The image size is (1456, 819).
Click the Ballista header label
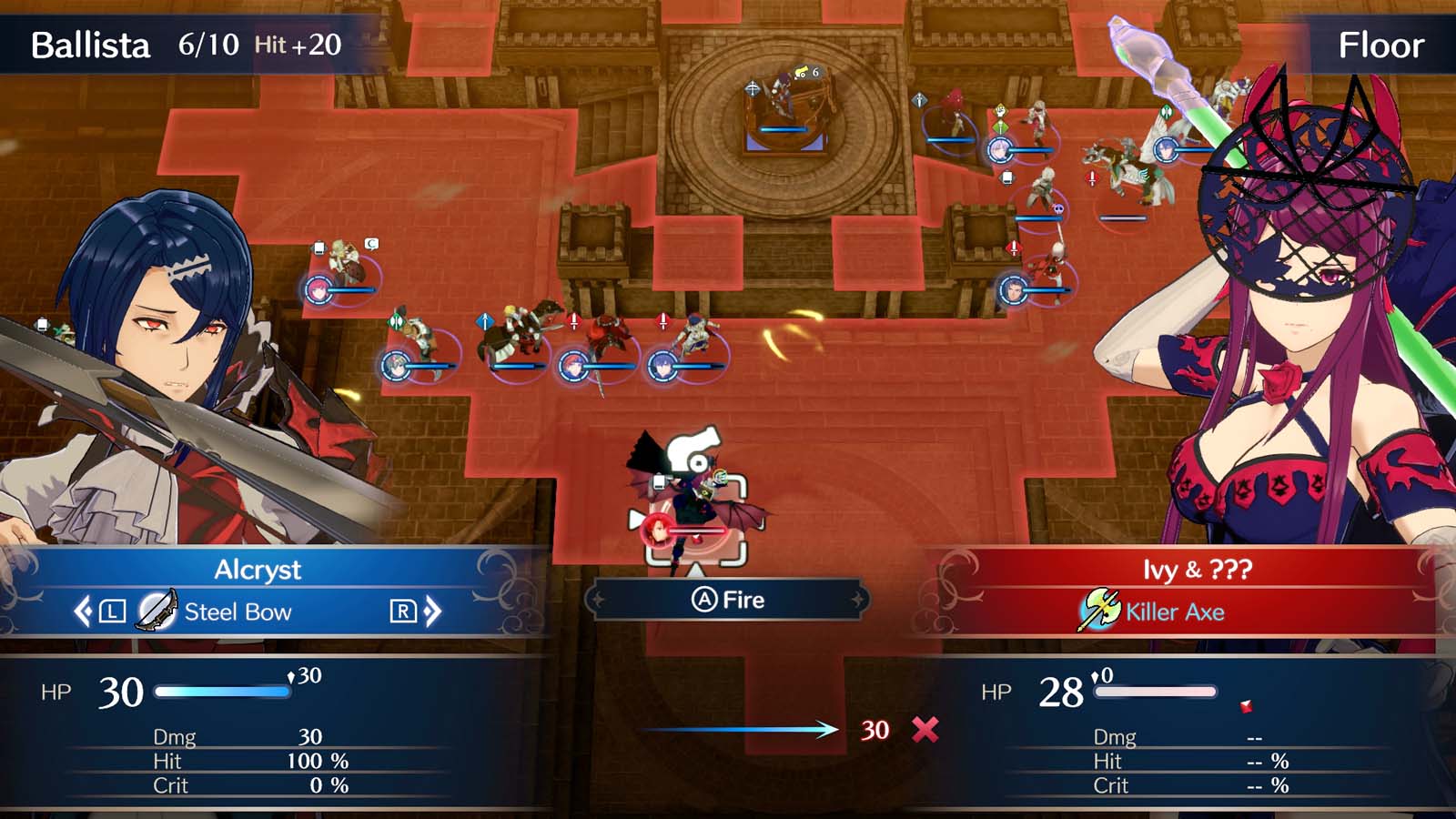(88, 44)
